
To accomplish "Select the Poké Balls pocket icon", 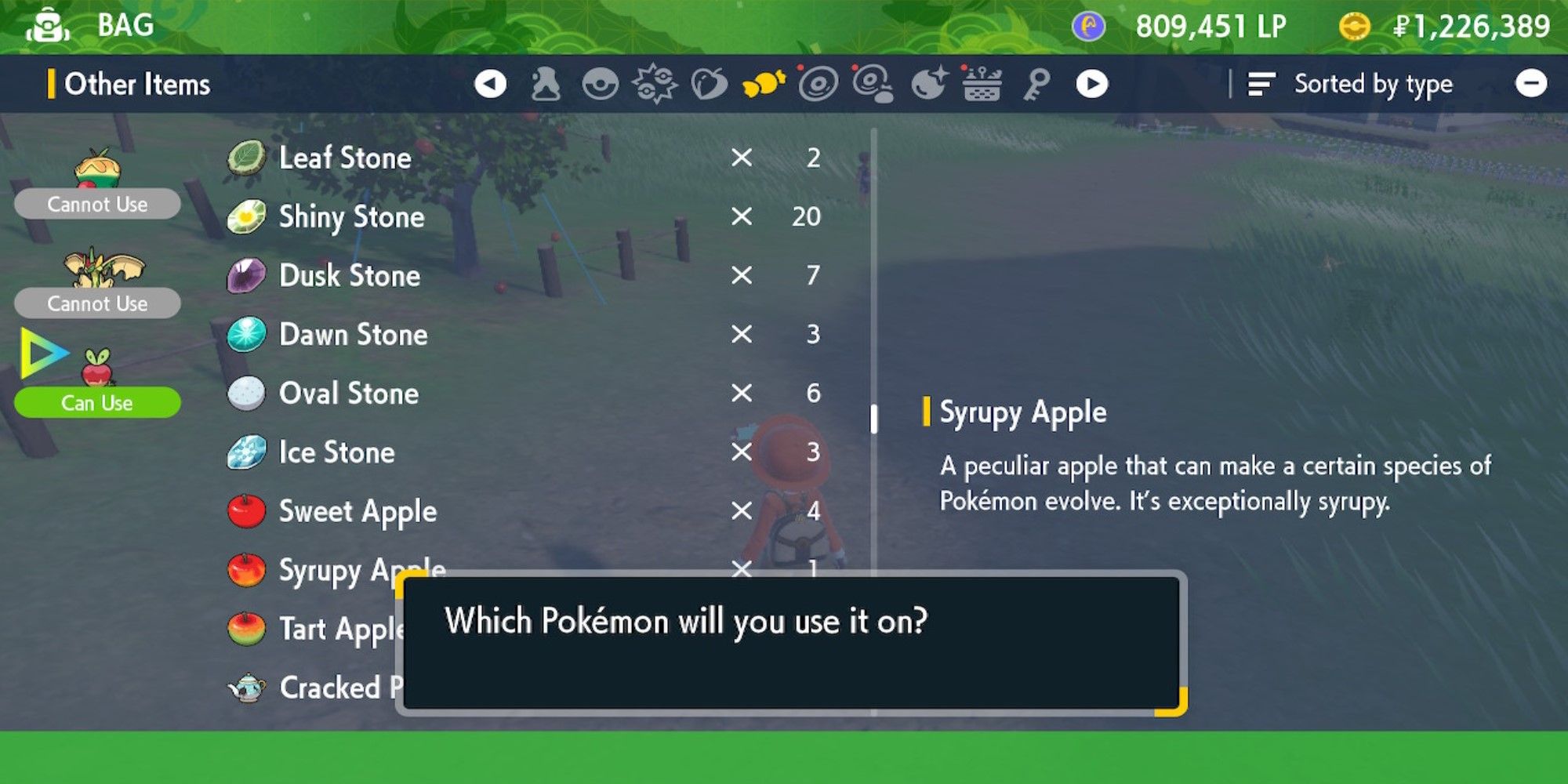I will (x=601, y=85).
